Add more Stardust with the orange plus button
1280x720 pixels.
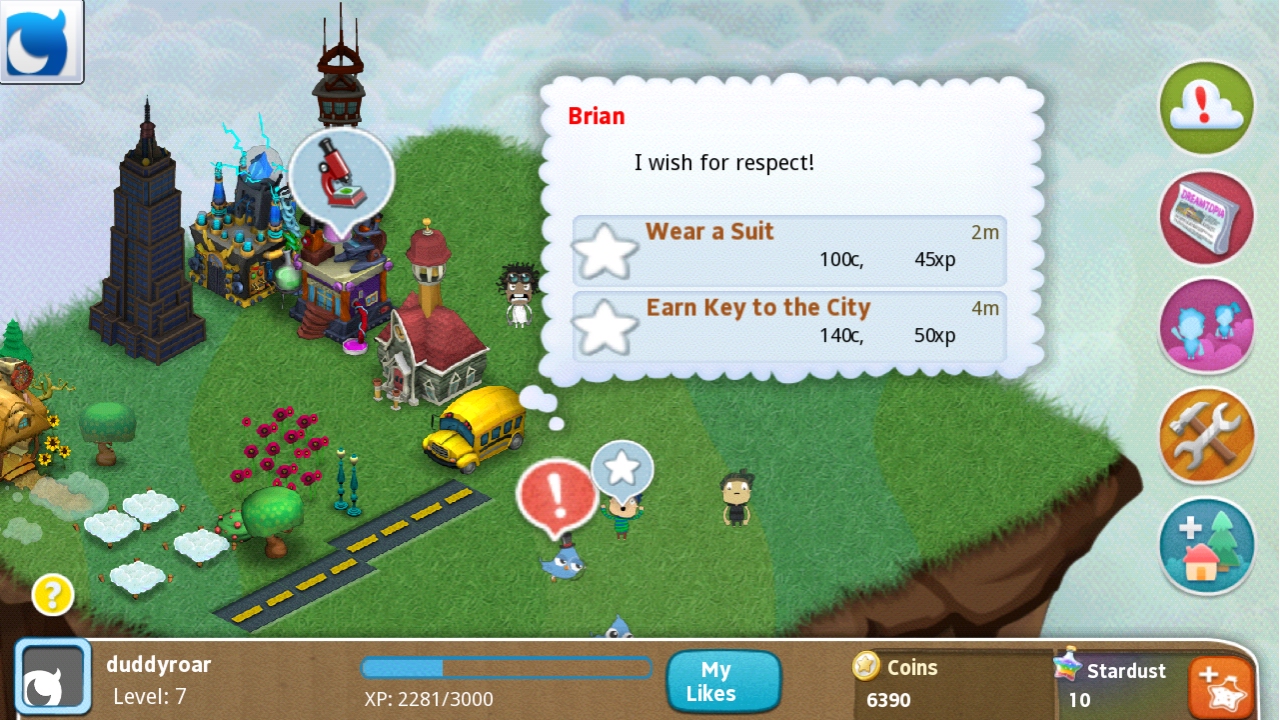point(1221,687)
